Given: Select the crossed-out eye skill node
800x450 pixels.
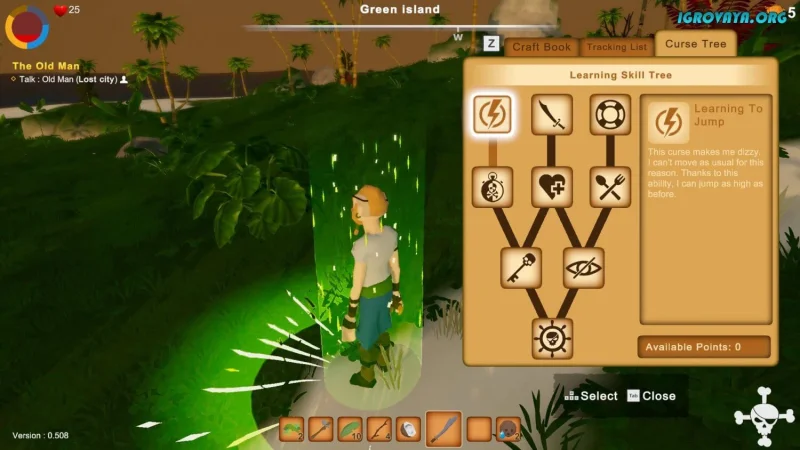Looking at the screenshot, I should pyautogui.click(x=583, y=268).
